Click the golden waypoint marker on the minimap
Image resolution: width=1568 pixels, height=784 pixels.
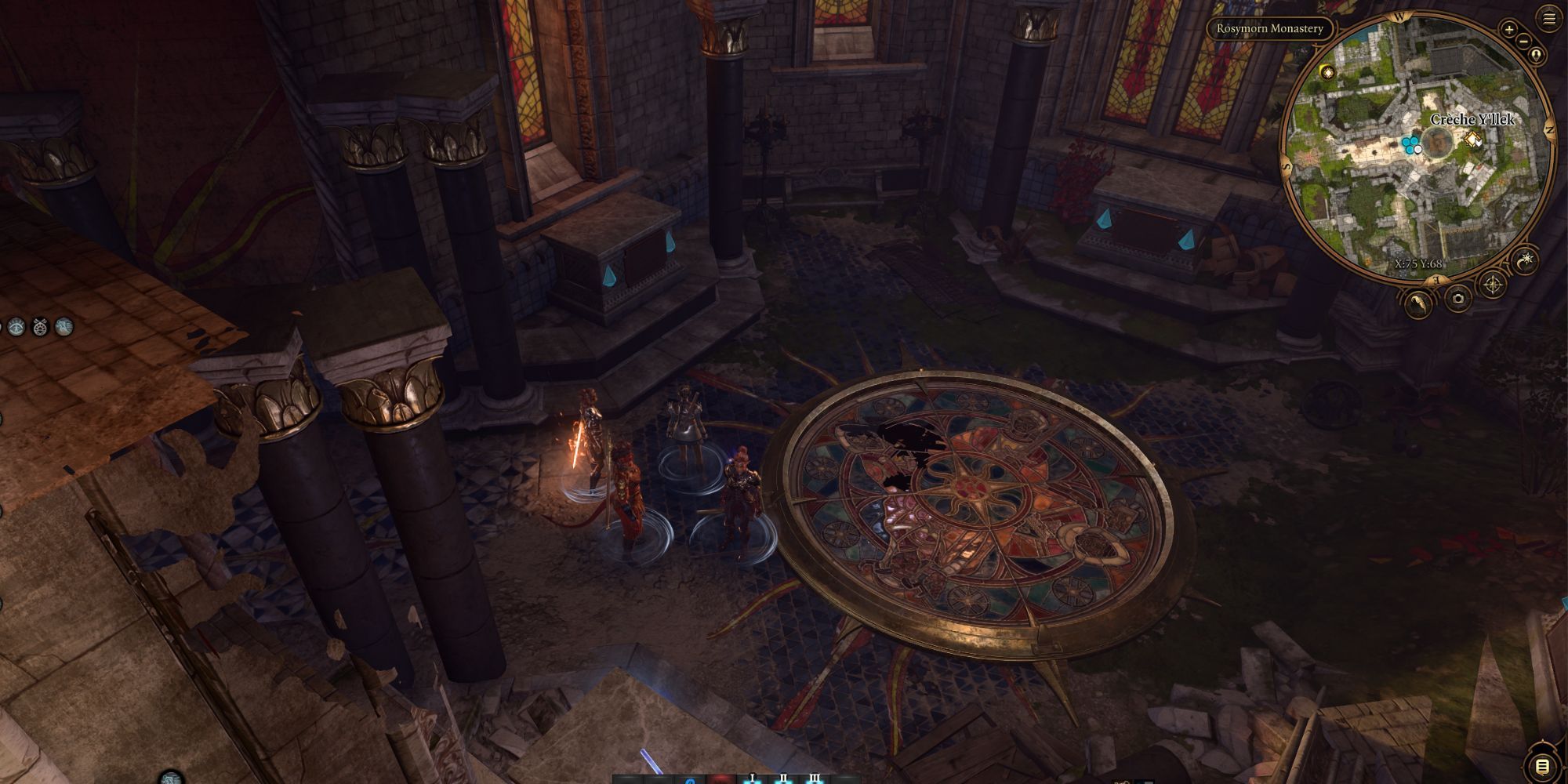click(1472, 140)
